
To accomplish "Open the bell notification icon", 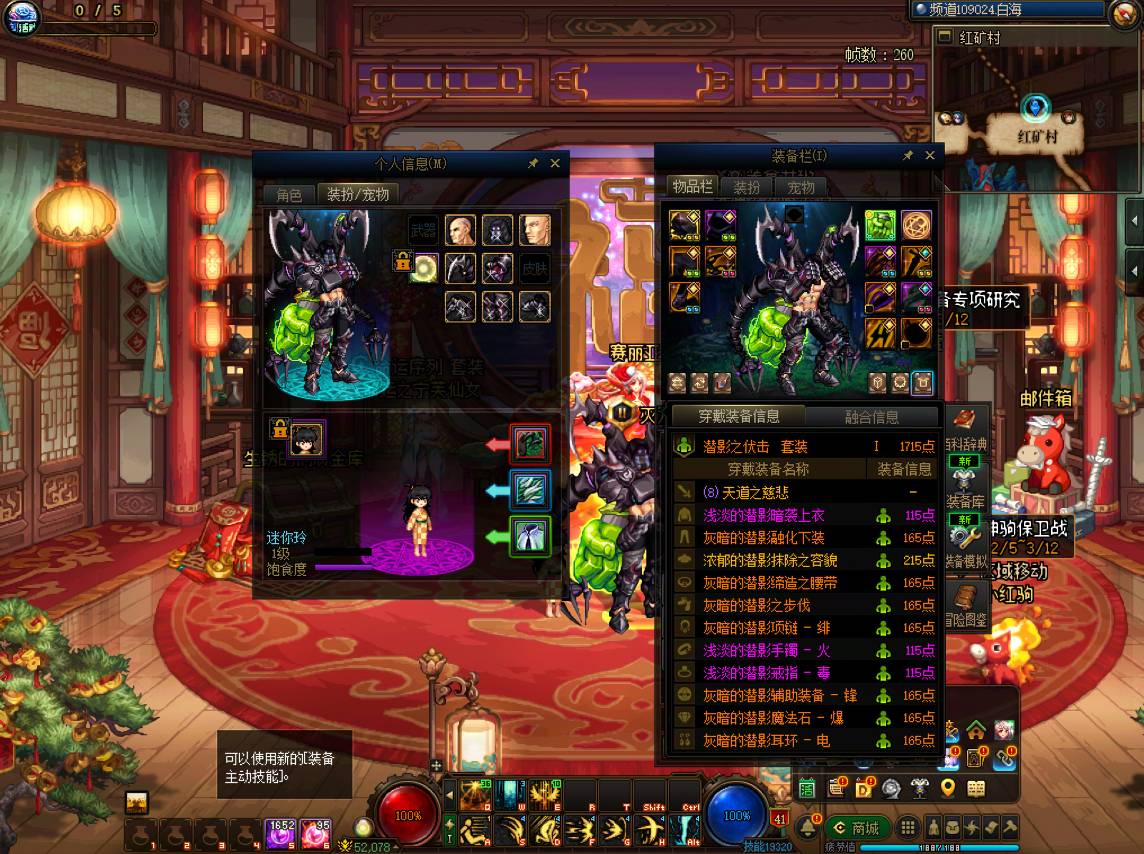I will (808, 828).
